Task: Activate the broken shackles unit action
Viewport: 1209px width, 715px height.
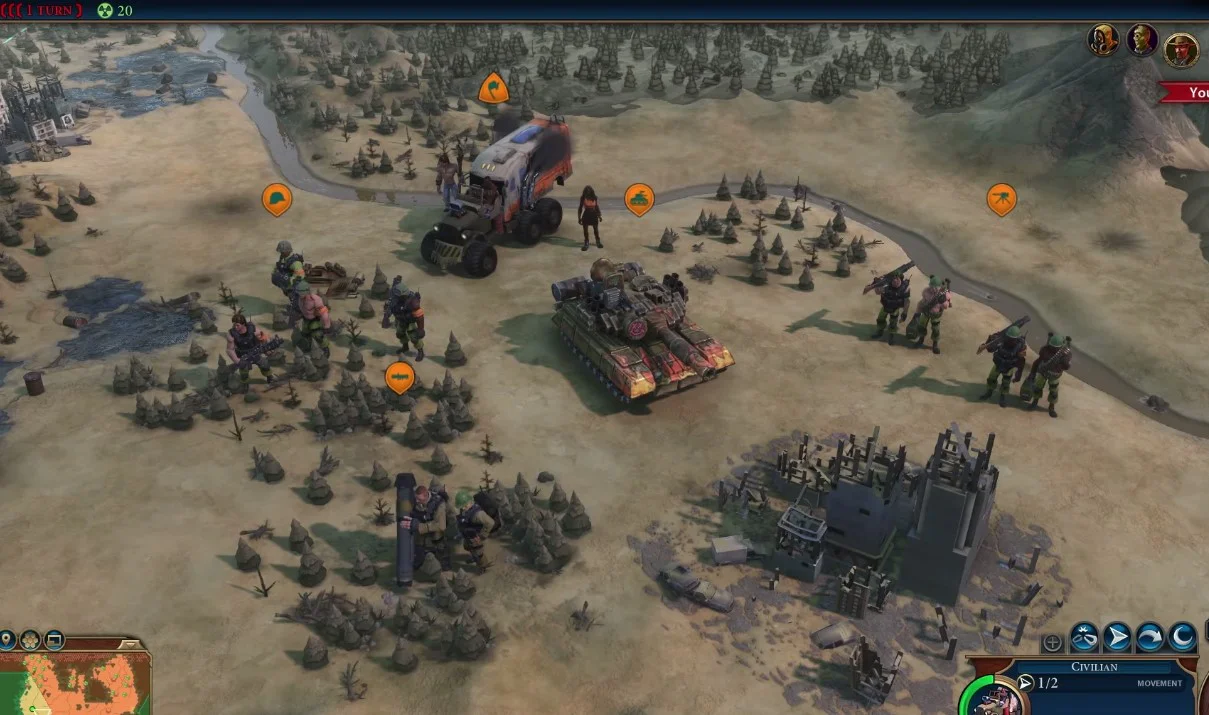Action: 1084,637
